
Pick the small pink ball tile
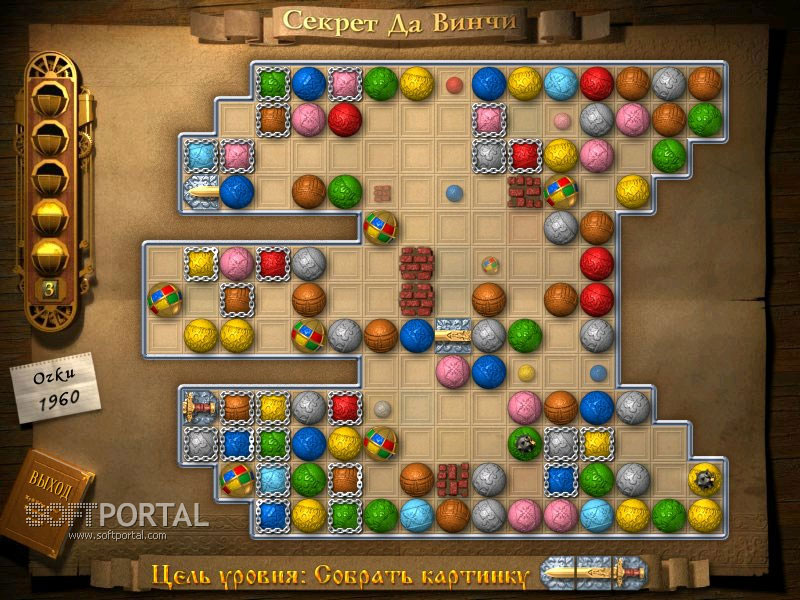tap(562, 121)
